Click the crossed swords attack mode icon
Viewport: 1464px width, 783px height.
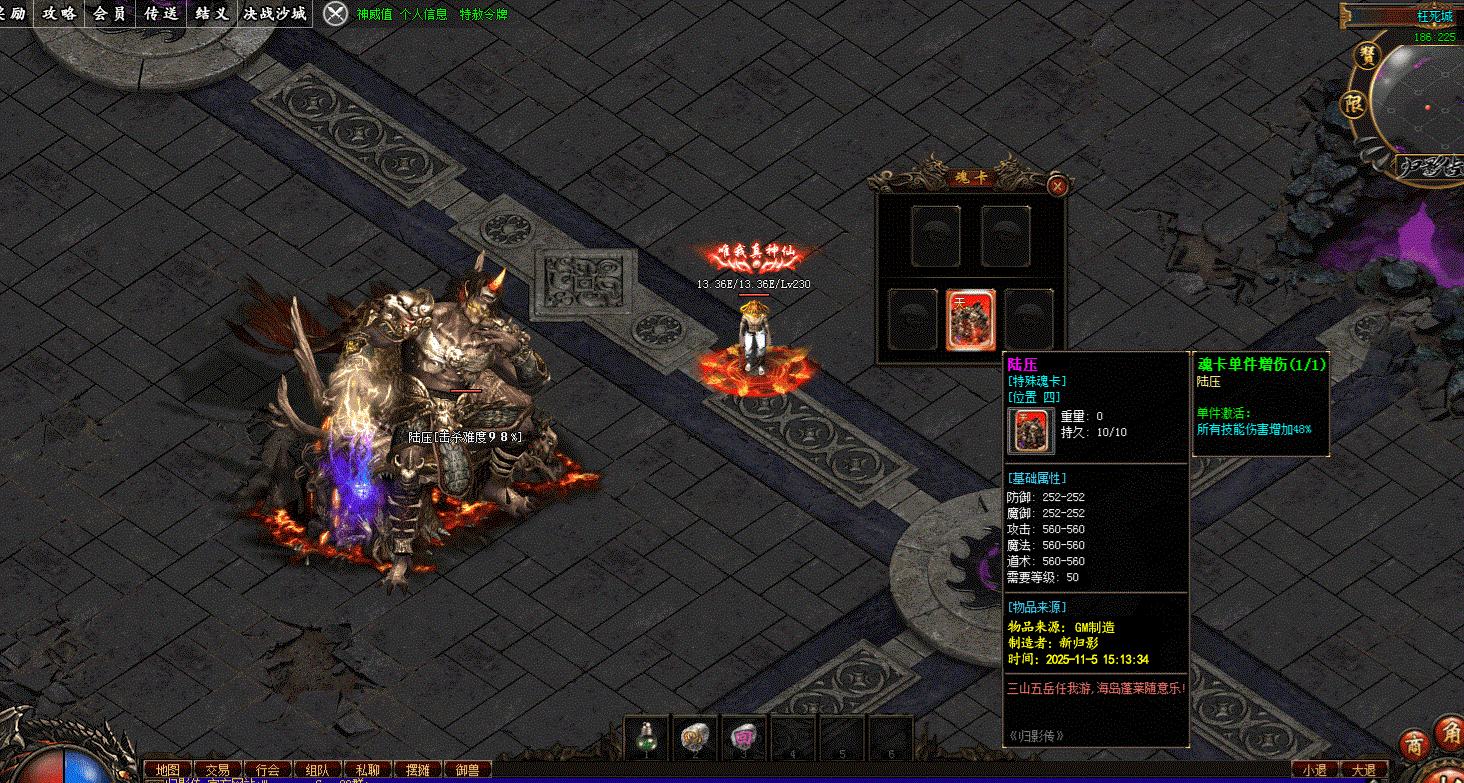coord(337,14)
